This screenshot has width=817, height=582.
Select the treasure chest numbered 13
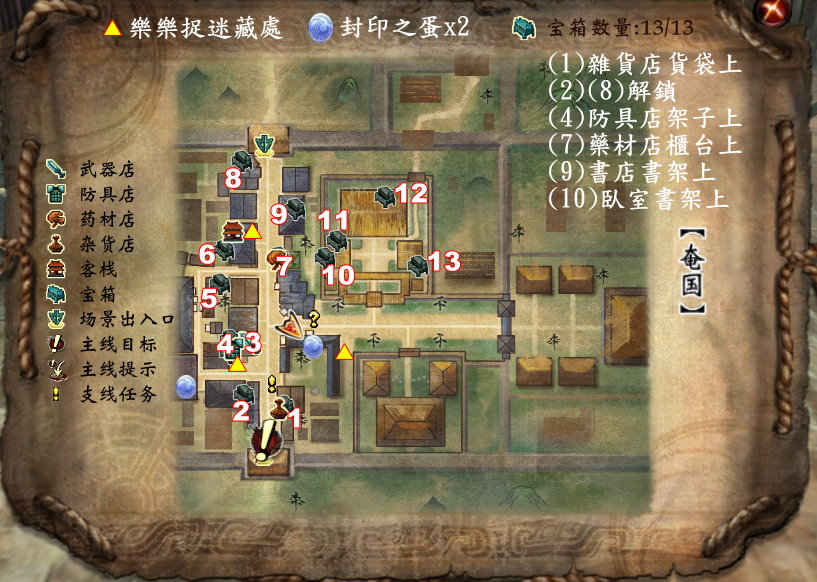(x=419, y=265)
